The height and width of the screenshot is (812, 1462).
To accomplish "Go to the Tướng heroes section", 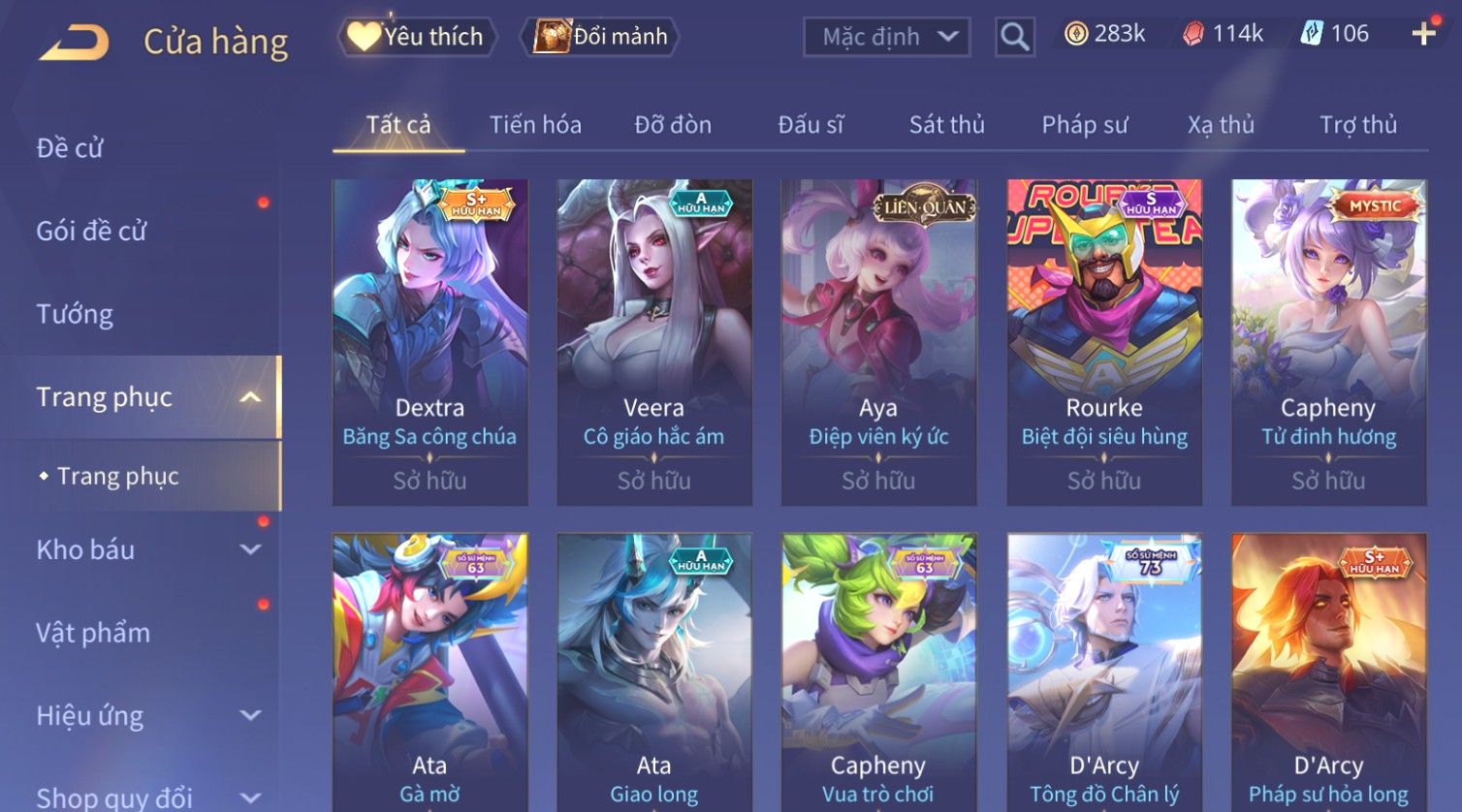I will [75, 314].
